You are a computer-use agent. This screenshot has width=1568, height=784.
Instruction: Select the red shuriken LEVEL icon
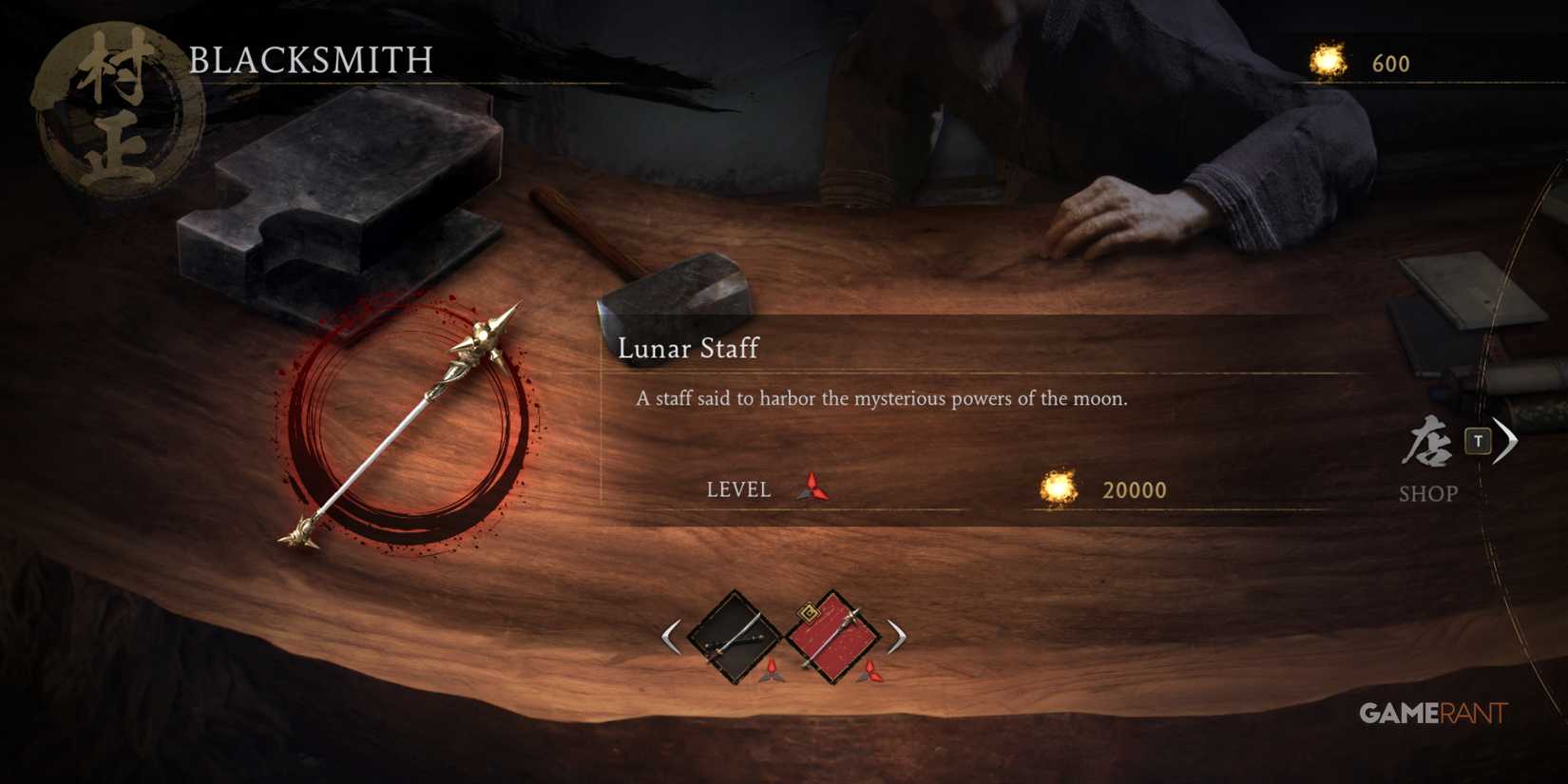pos(813,488)
